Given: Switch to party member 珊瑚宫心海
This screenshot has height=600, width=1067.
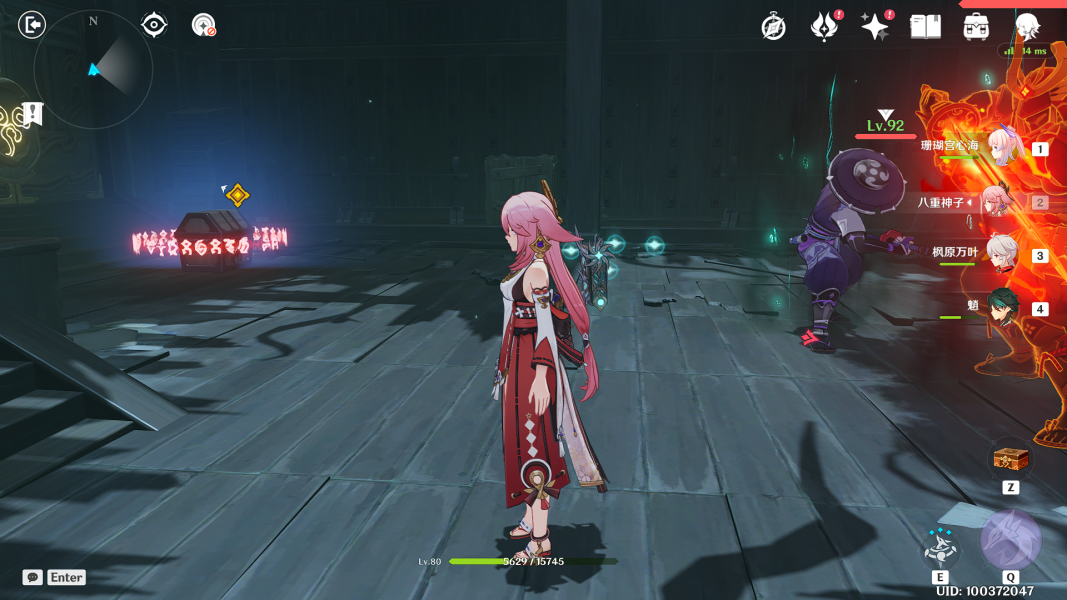Looking at the screenshot, I should click(1001, 148).
